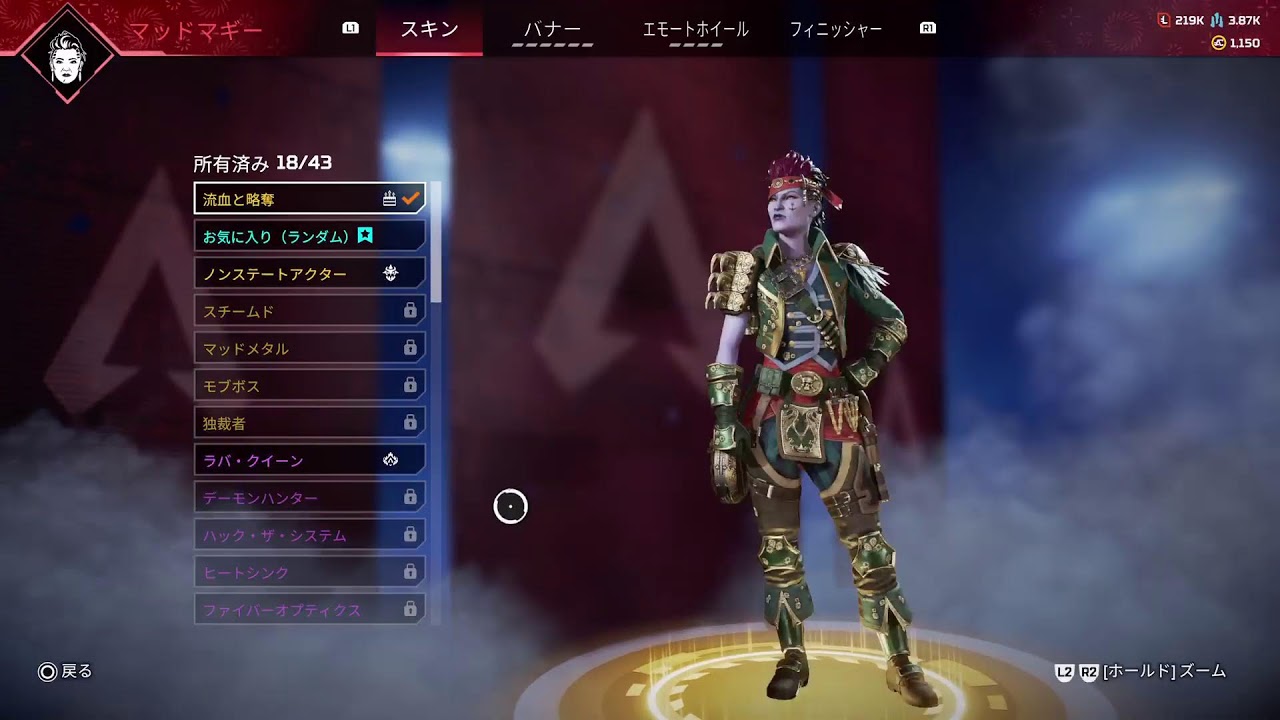Screen dimensions: 1280x720
Task: Click the Apex Coins icon next to 1,150
Action: (1220, 42)
